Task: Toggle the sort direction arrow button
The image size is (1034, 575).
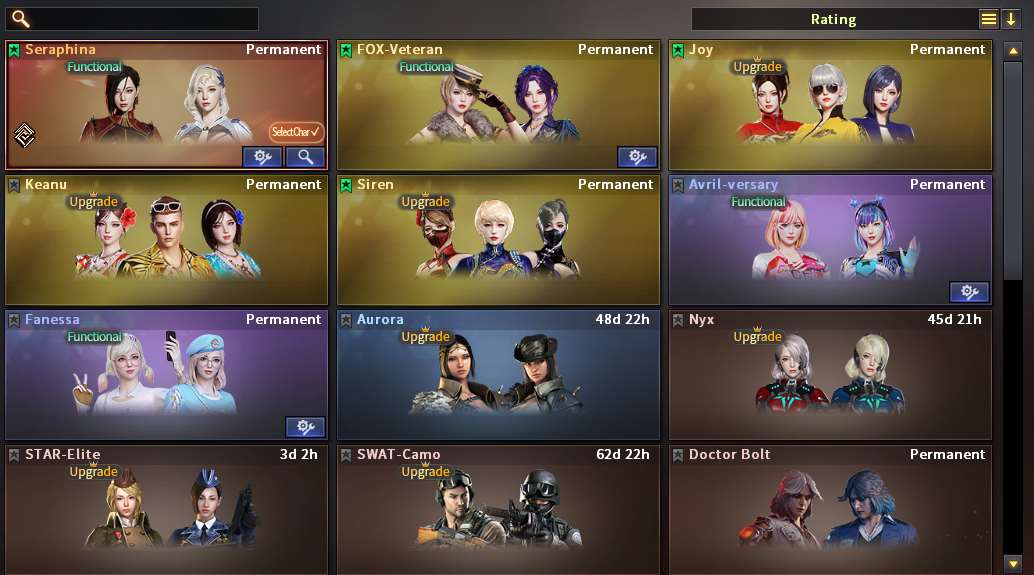Action: (1011, 19)
